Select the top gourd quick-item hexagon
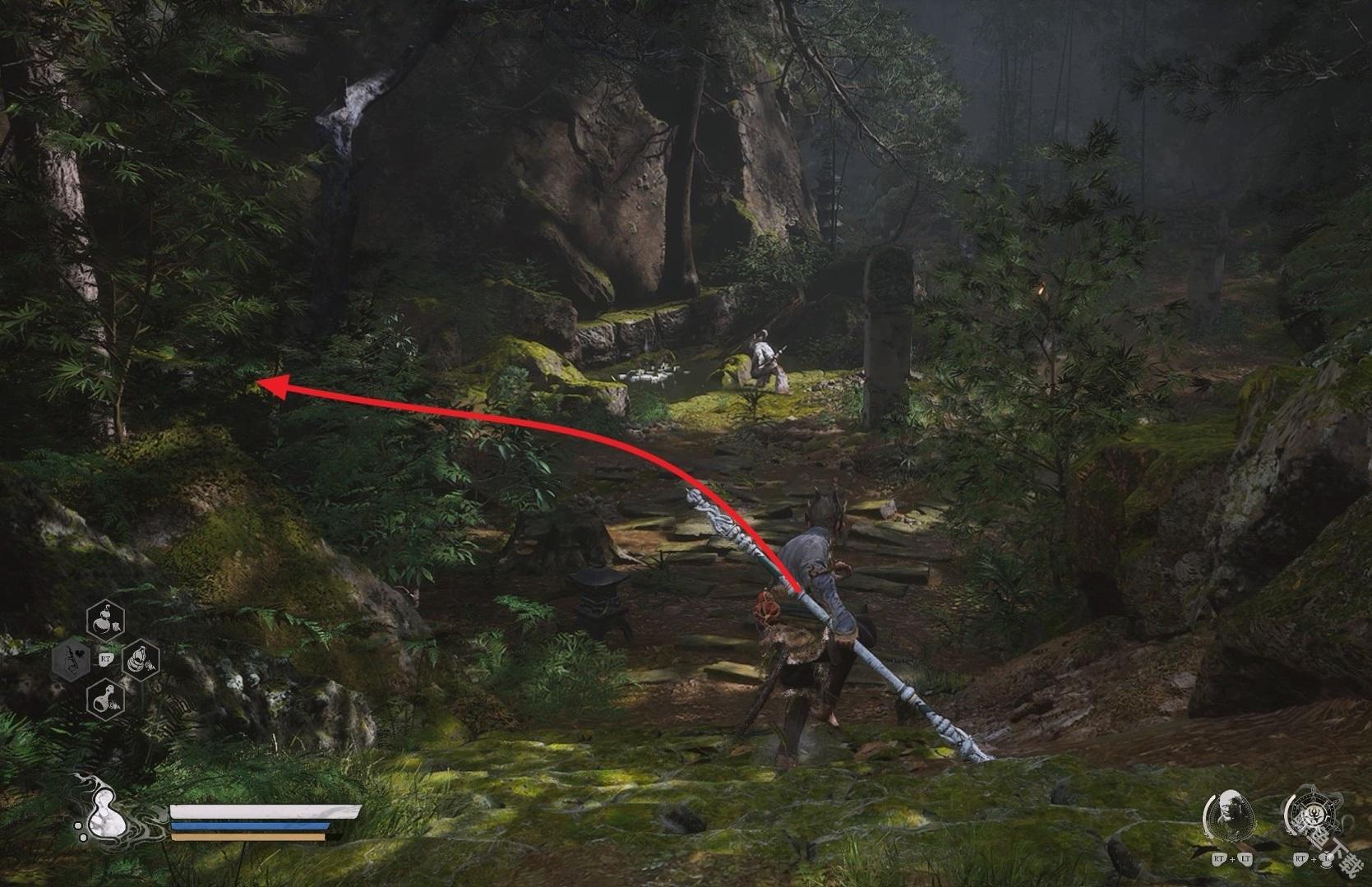 (105, 618)
